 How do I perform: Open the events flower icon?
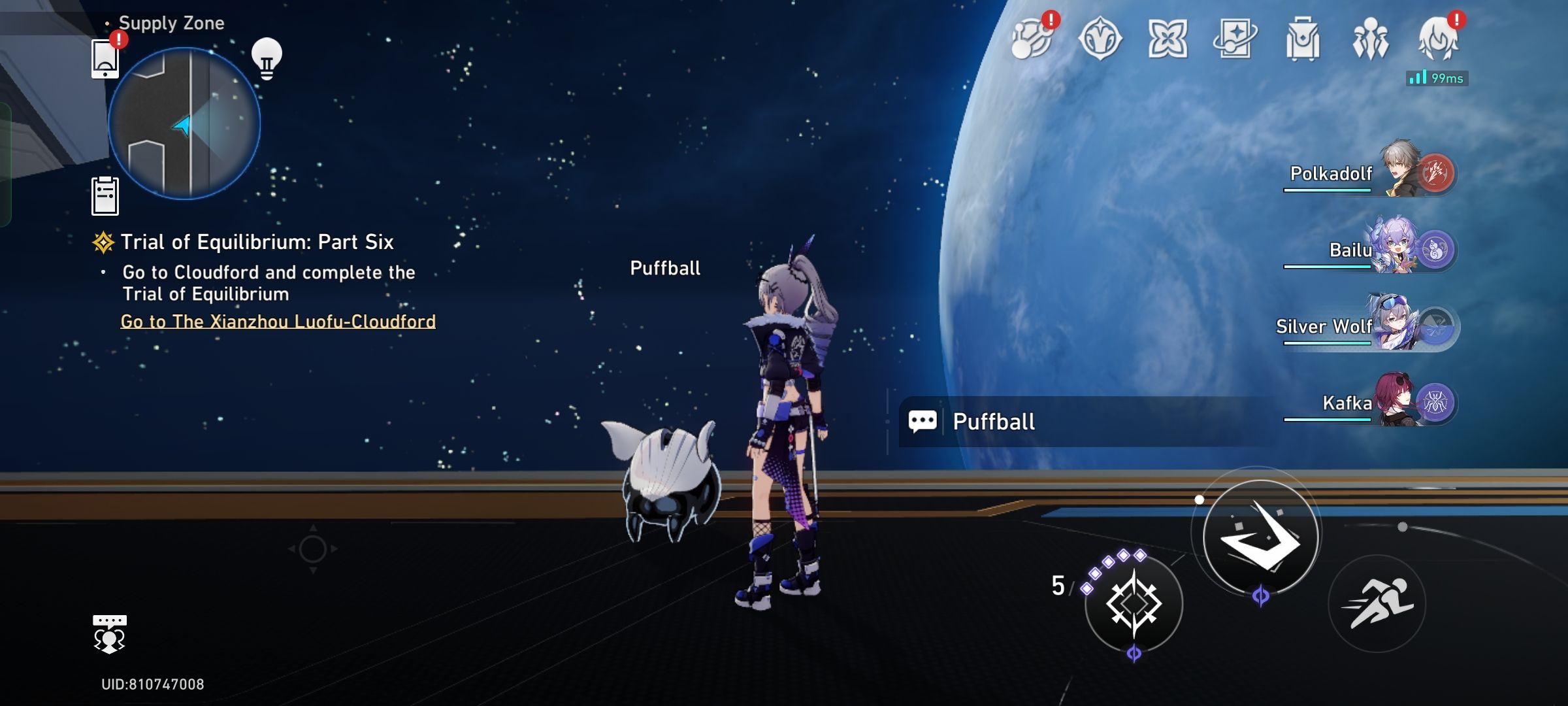[x=1169, y=42]
